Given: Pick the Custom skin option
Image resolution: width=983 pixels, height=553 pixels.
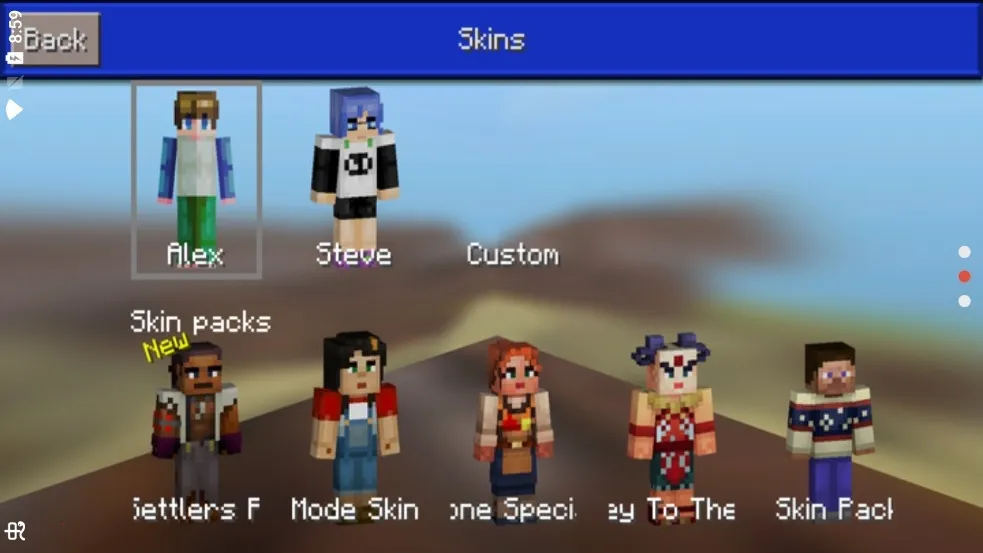Looking at the screenshot, I should point(512,254).
